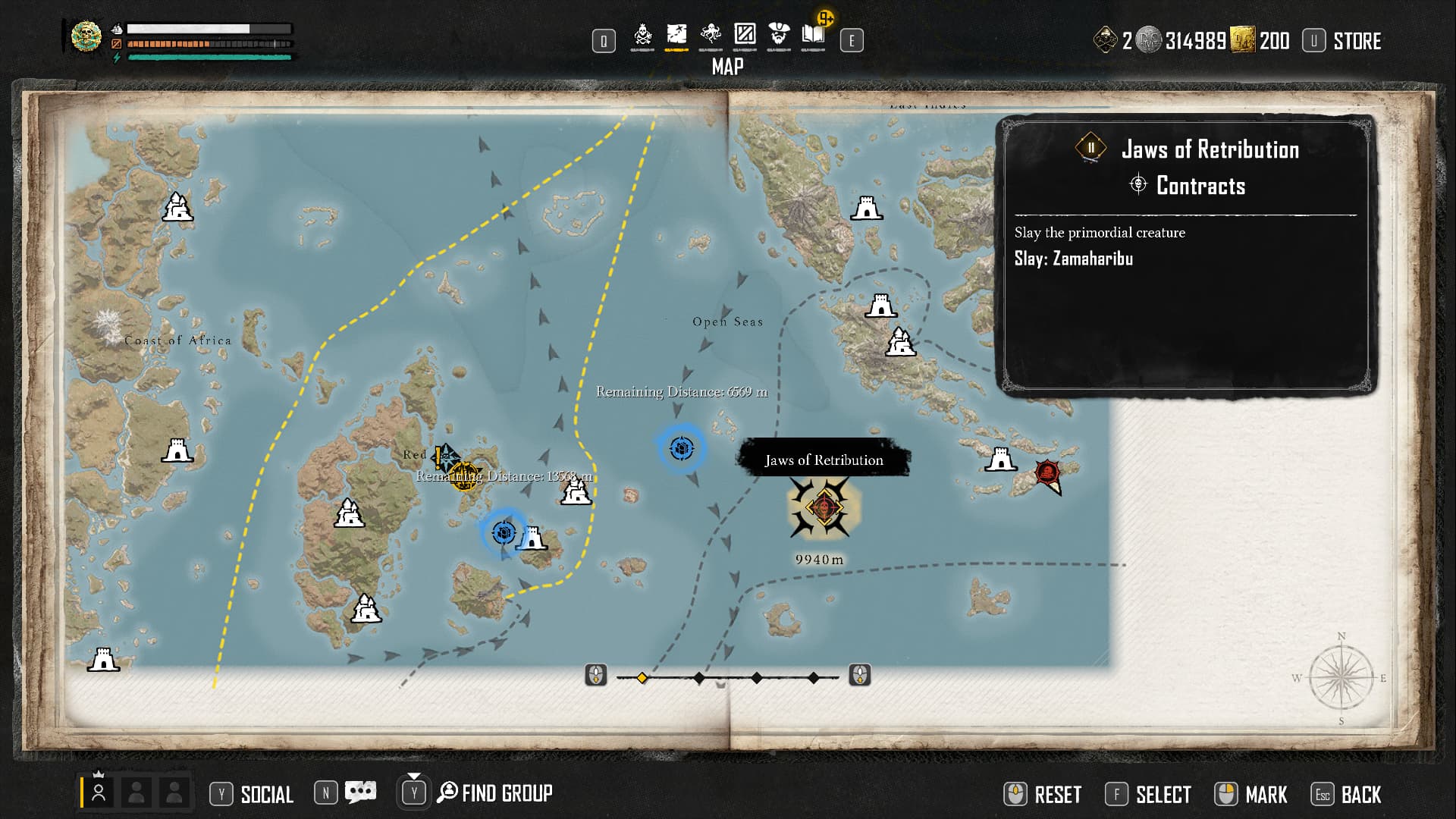
Task: Open the Store
Action: pyautogui.click(x=1356, y=41)
